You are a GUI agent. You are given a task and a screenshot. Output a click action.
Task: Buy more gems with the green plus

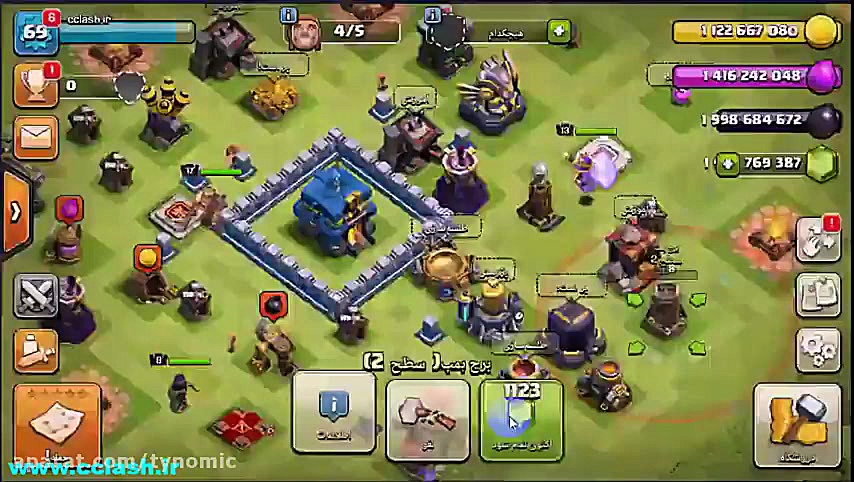(728, 163)
